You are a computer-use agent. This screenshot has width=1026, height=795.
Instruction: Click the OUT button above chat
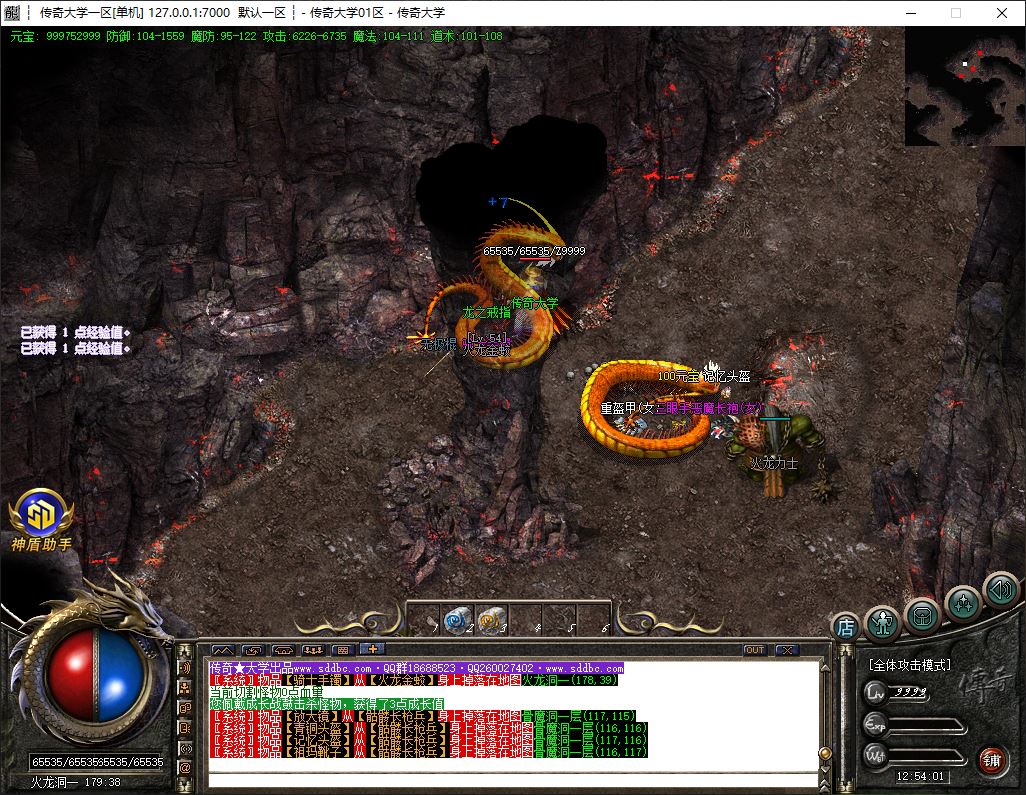click(x=755, y=650)
